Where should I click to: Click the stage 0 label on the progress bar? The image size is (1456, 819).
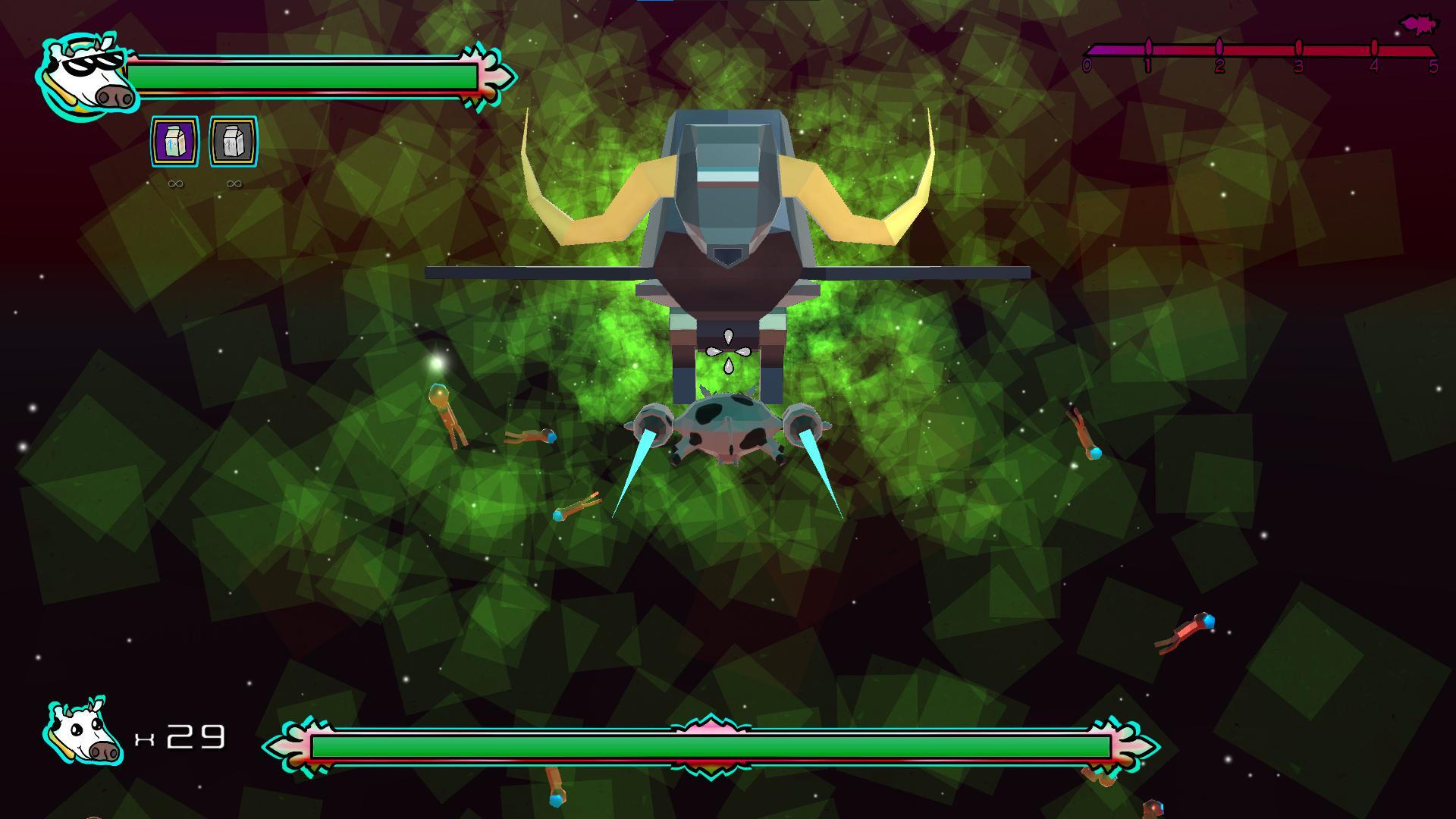coord(1087,64)
